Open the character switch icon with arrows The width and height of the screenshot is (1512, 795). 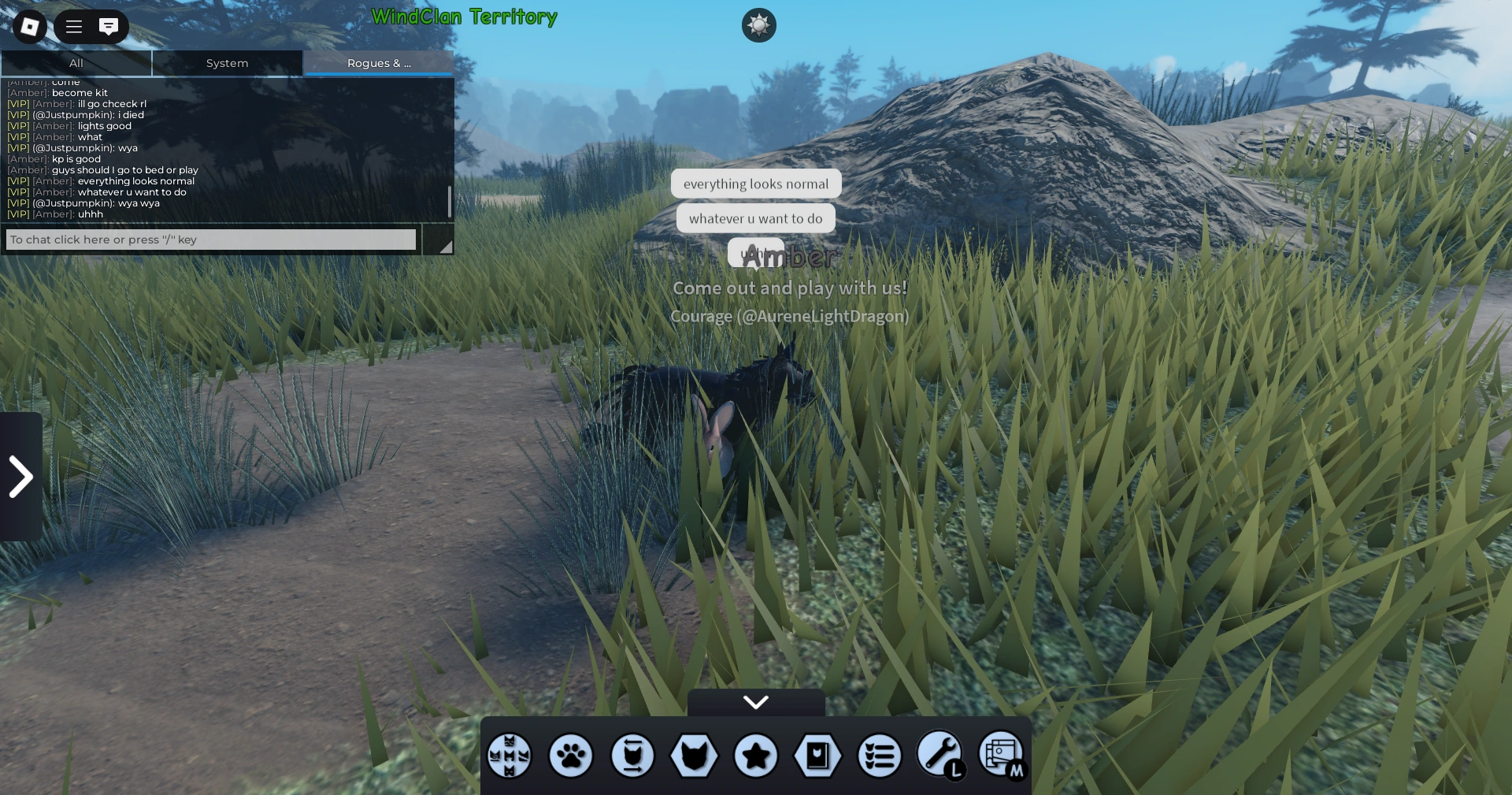coord(632,756)
